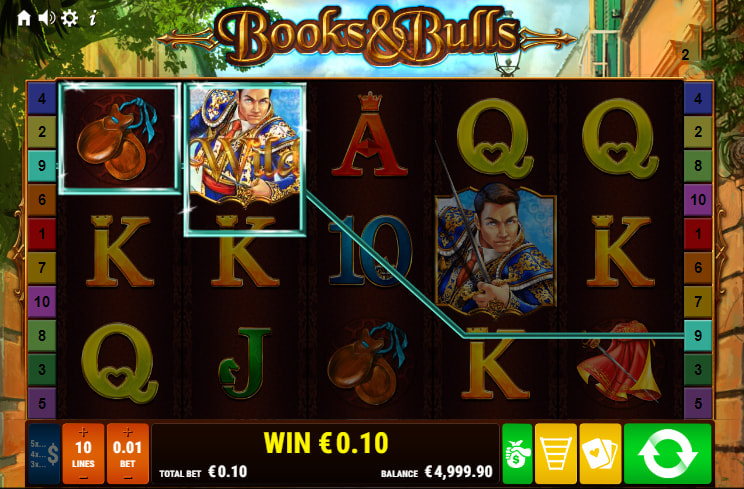This screenshot has height=489, width=744.
Task: Open the paytable with the dollar sign
Action: click(44, 455)
